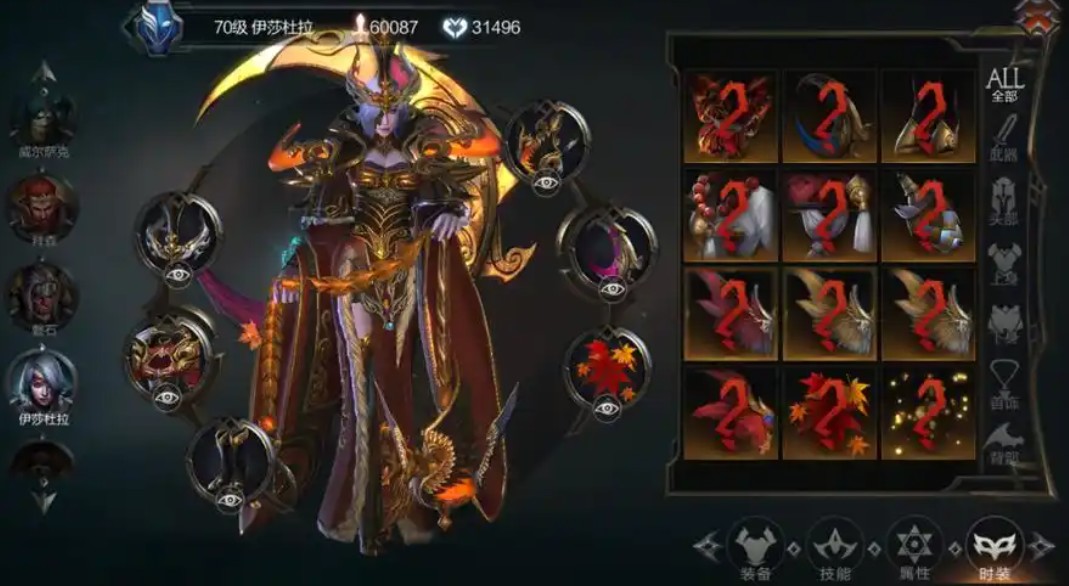Select the red bead necklace costume item

click(x=730, y=216)
